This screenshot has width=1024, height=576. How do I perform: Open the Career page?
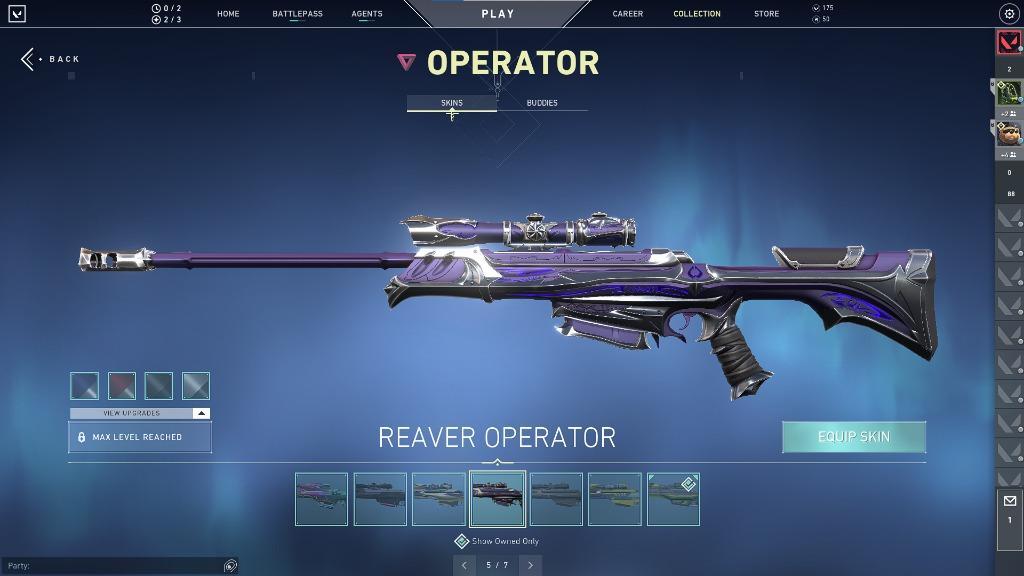click(628, 14)
